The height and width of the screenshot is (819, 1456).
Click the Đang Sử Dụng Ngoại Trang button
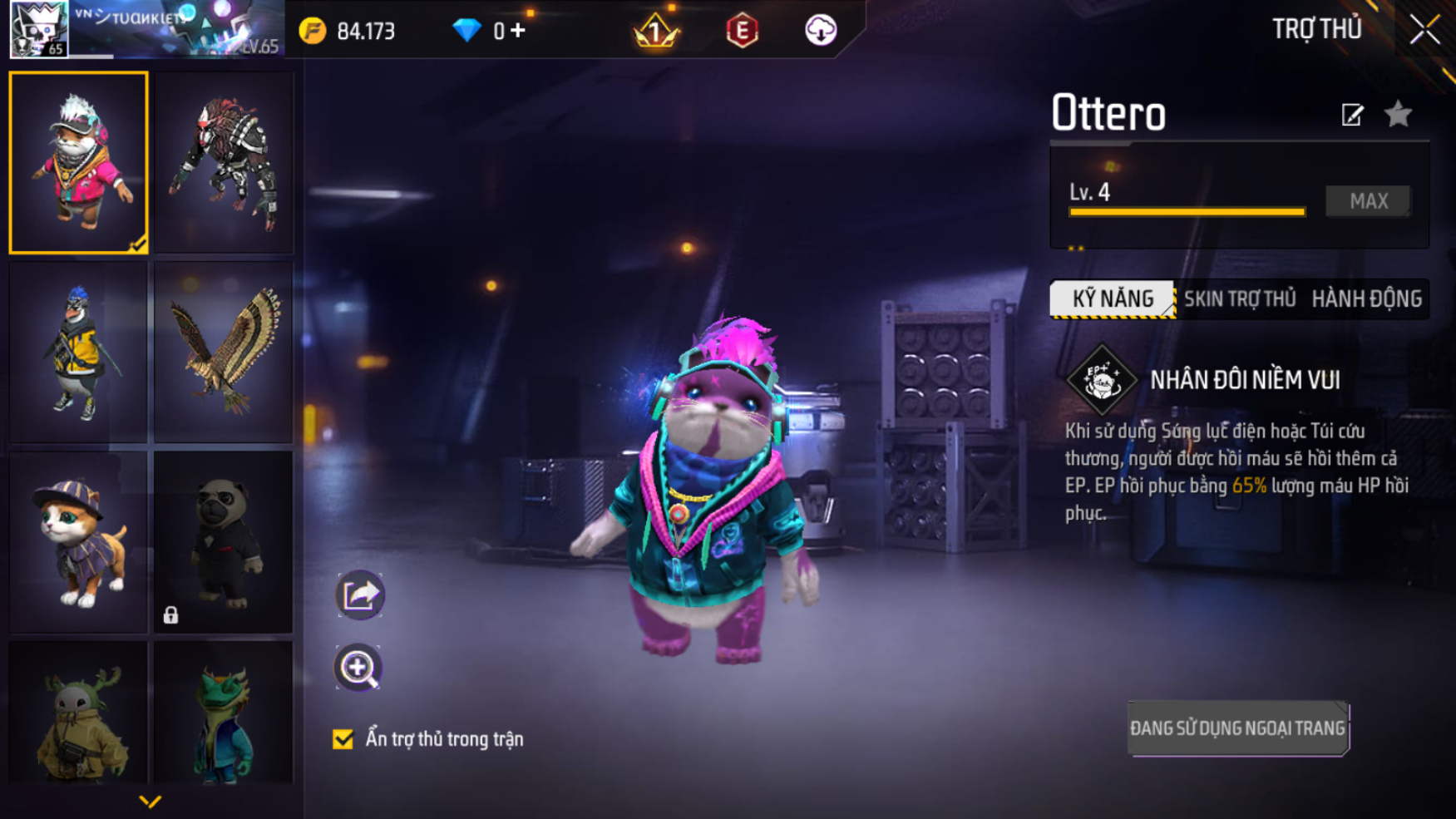tap(1237, 728)
